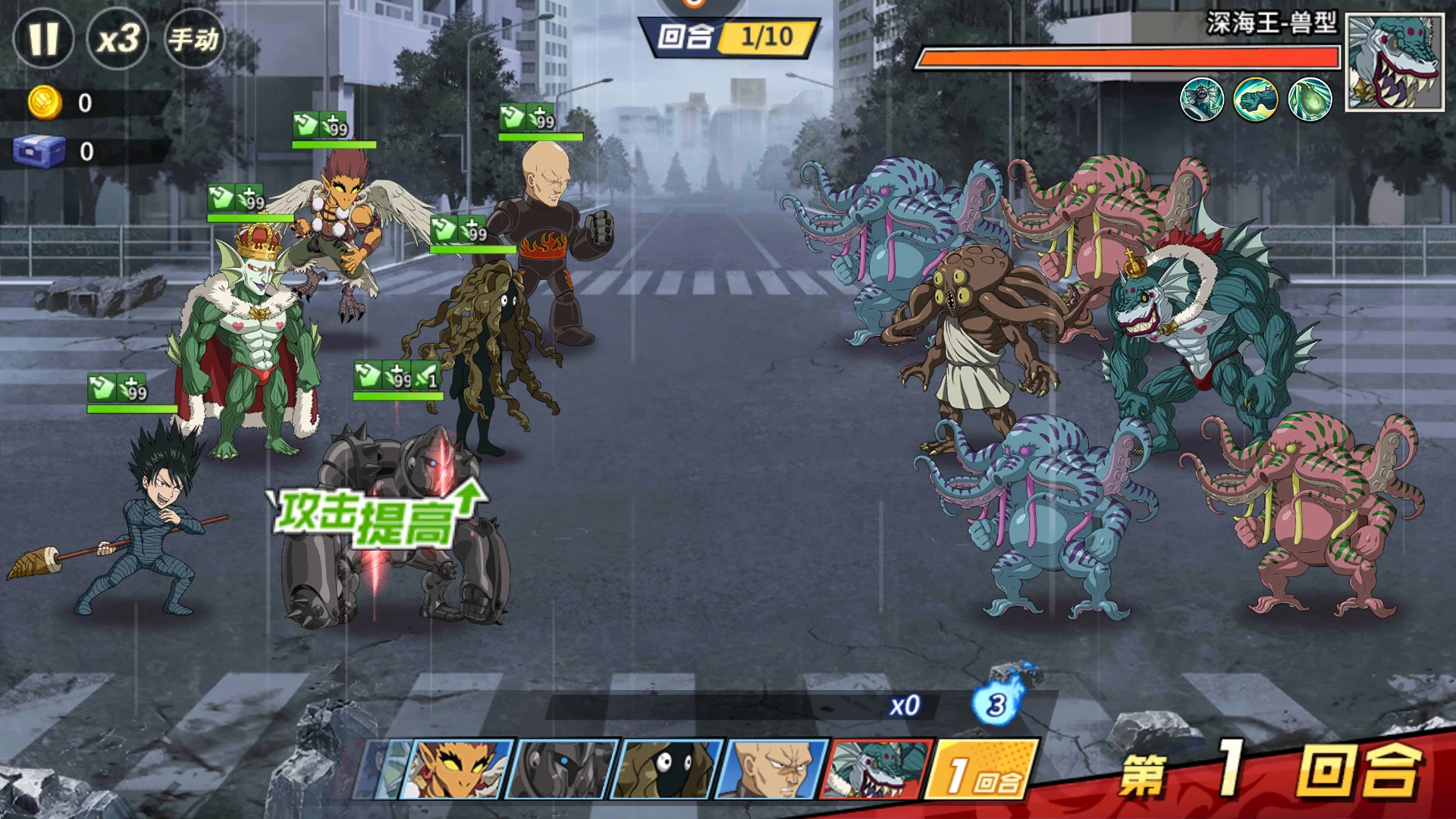
Task: Choose the seaweed monster turn-order portrait
Action: [x=667, y=770]
